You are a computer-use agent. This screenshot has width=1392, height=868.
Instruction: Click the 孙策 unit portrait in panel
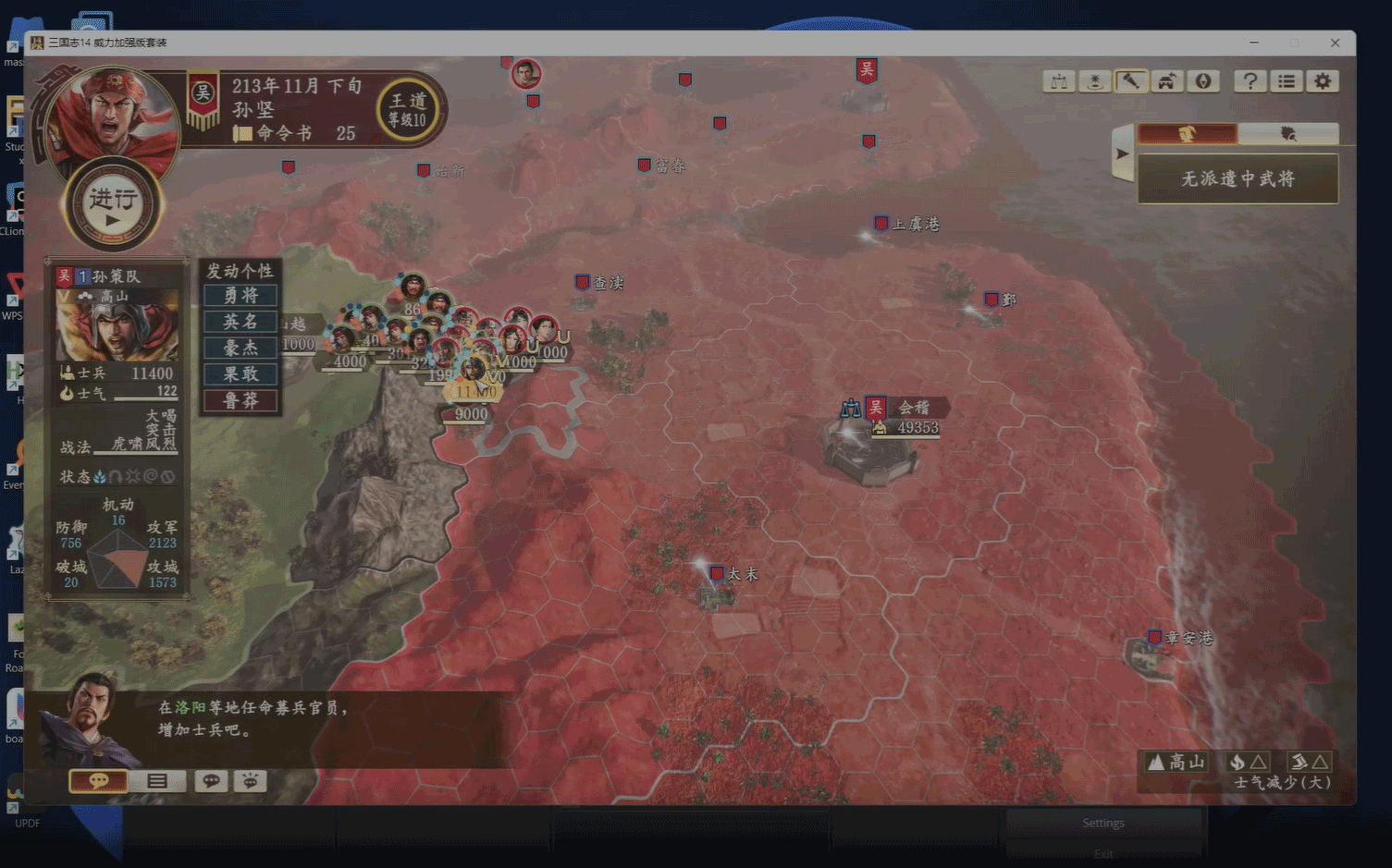pos(117,325)
